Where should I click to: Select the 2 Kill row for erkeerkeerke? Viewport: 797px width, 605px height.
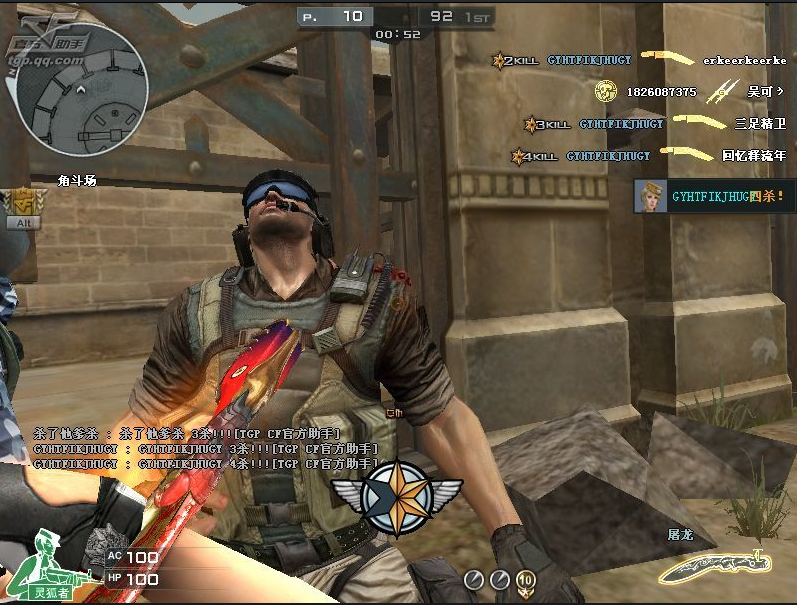click(639, 60)
